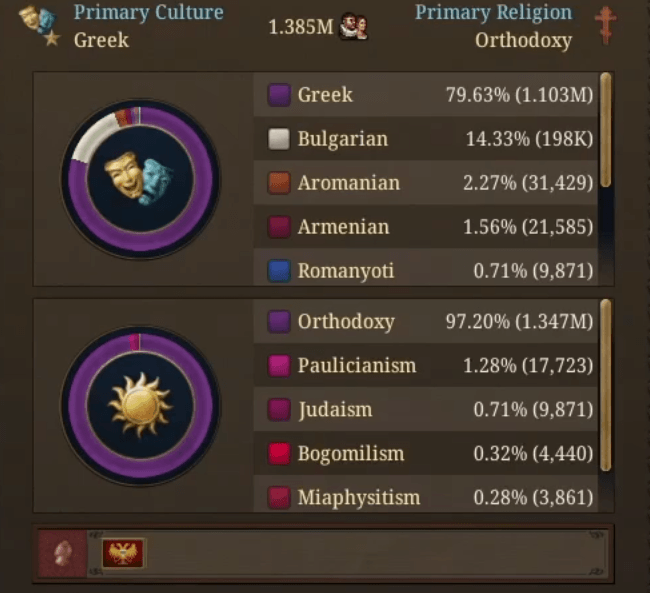Click the culture masks pie chart

(x=140, y=180)
